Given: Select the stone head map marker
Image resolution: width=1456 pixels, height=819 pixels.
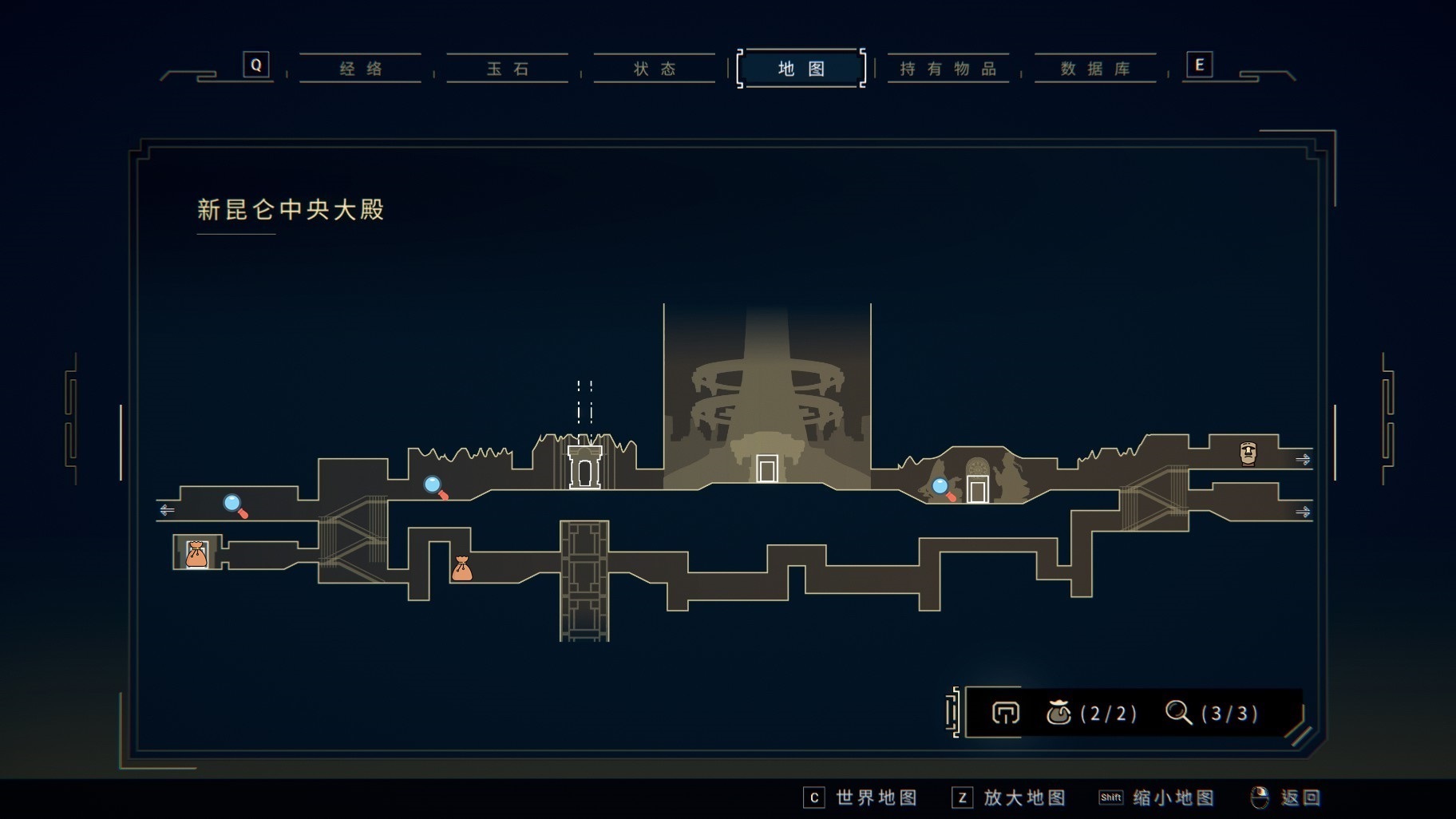Looking at the screenshot, I should click(1248, 453).
